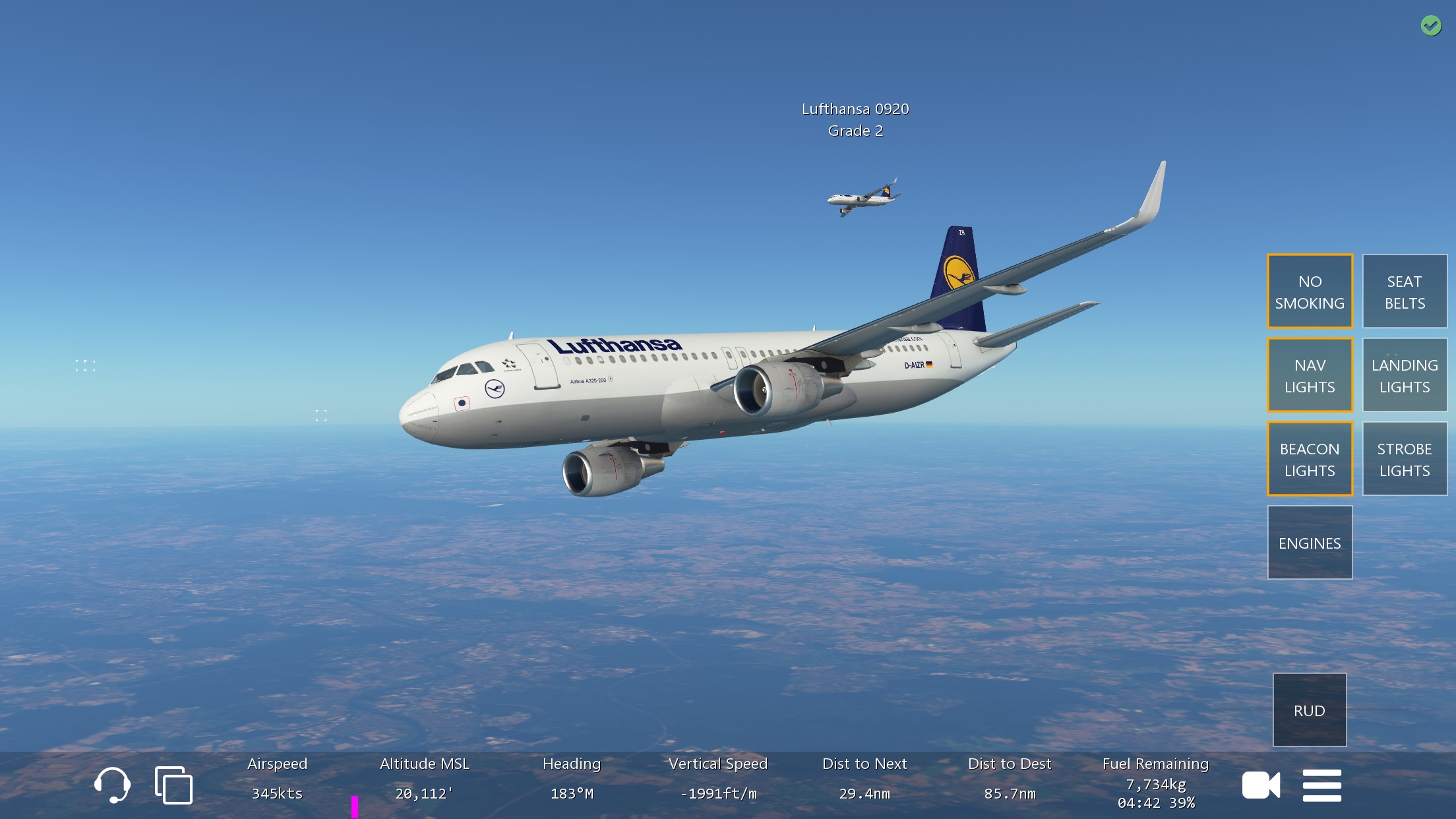Choose the Vertical Speed status item
Viewport: 1456px width, 819px height.
click(718, 779)
